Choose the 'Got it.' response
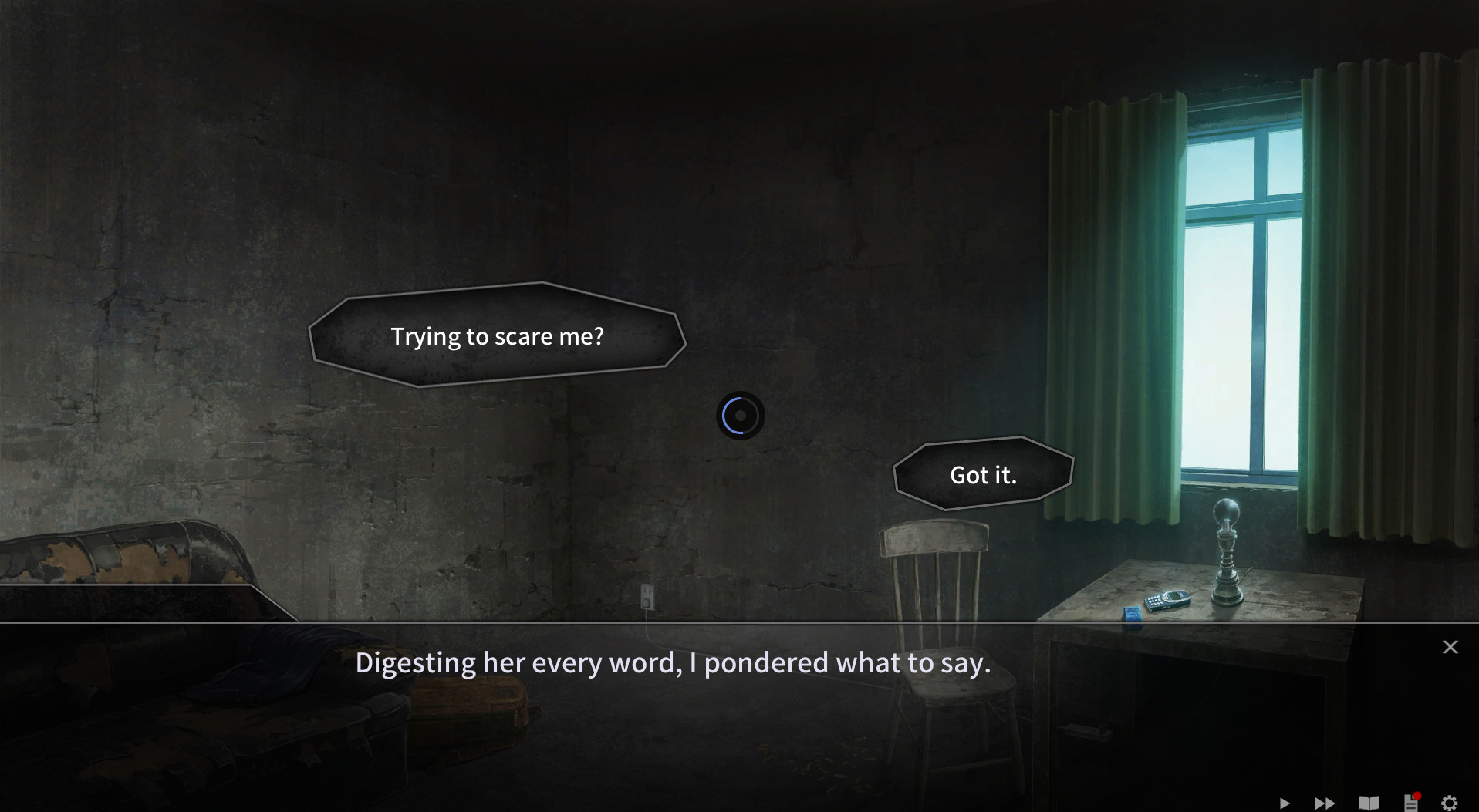Image resolution: width=1479 pixels, height=812 pixels. [x=982, y=475]
